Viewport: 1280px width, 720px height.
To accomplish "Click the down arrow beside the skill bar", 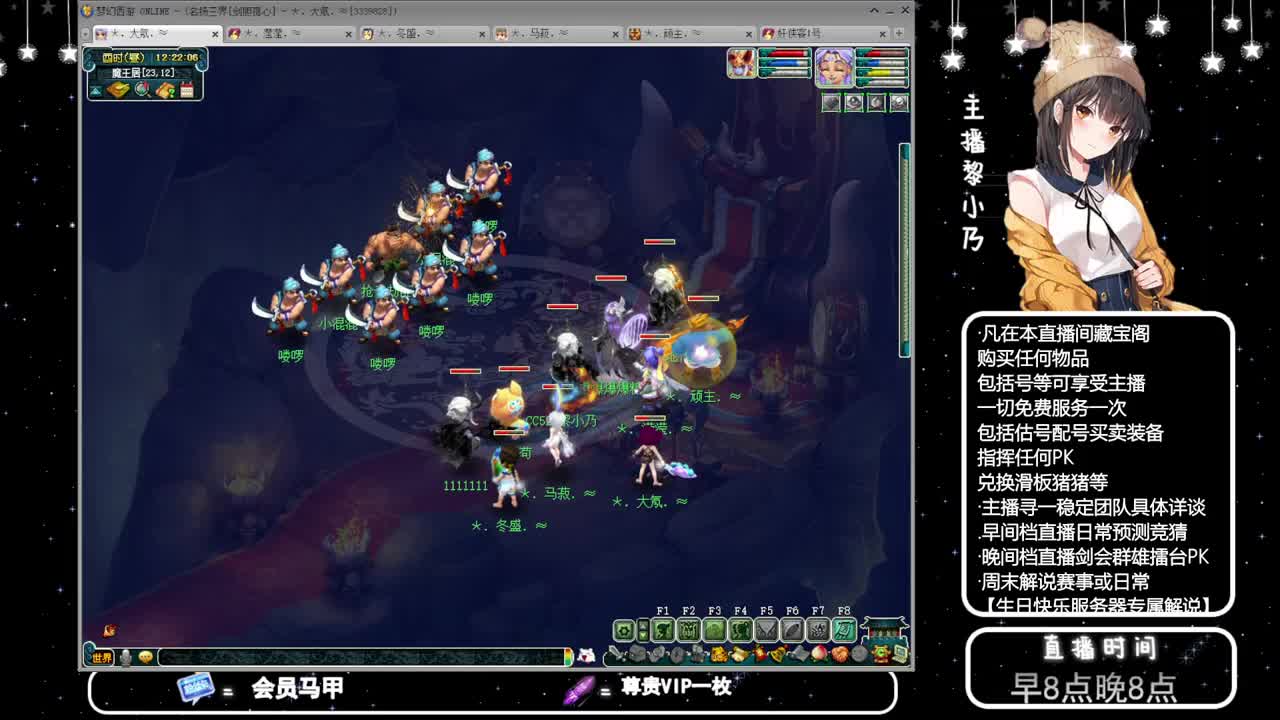I will click(x=643, y=635).
